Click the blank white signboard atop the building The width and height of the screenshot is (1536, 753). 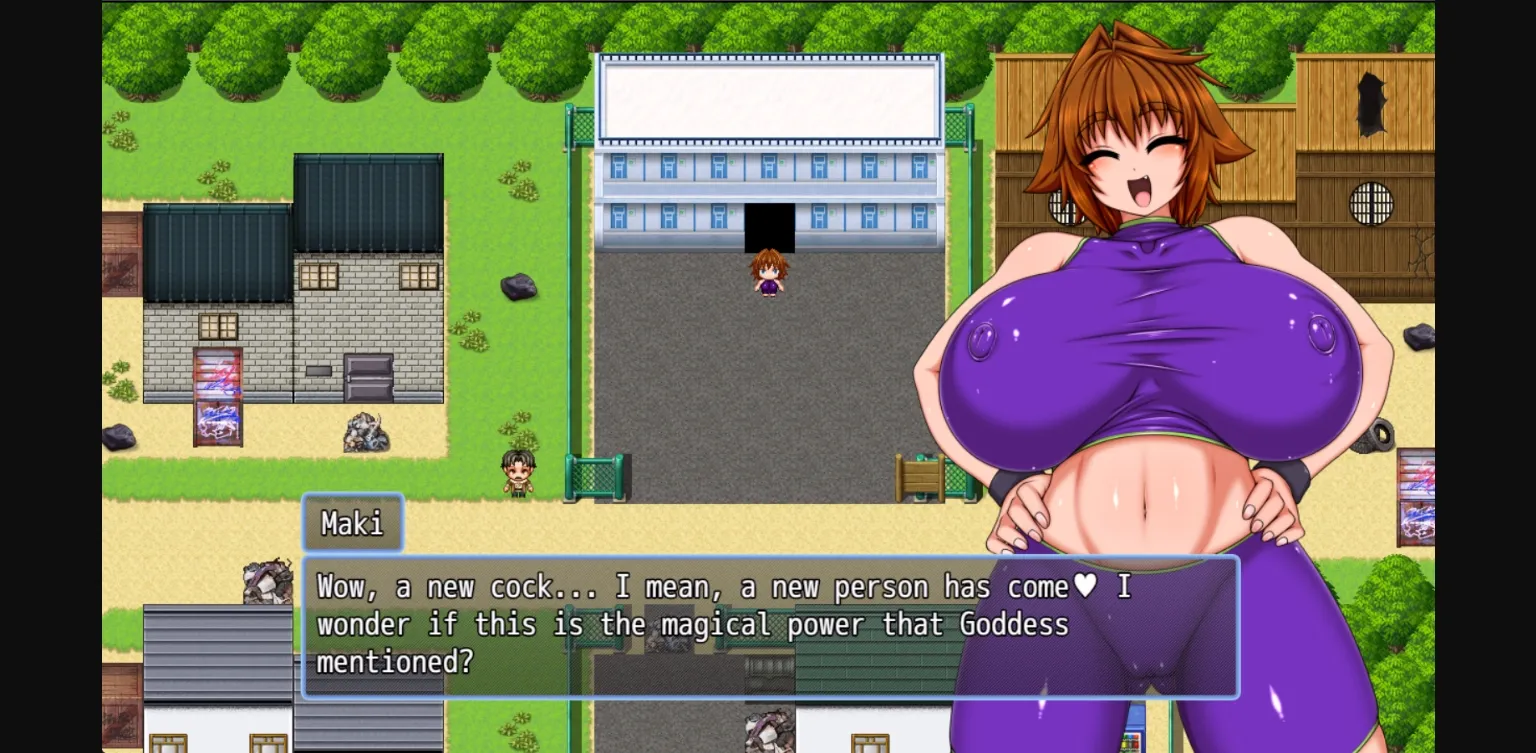pyautogui.click(x=768, y=100)
